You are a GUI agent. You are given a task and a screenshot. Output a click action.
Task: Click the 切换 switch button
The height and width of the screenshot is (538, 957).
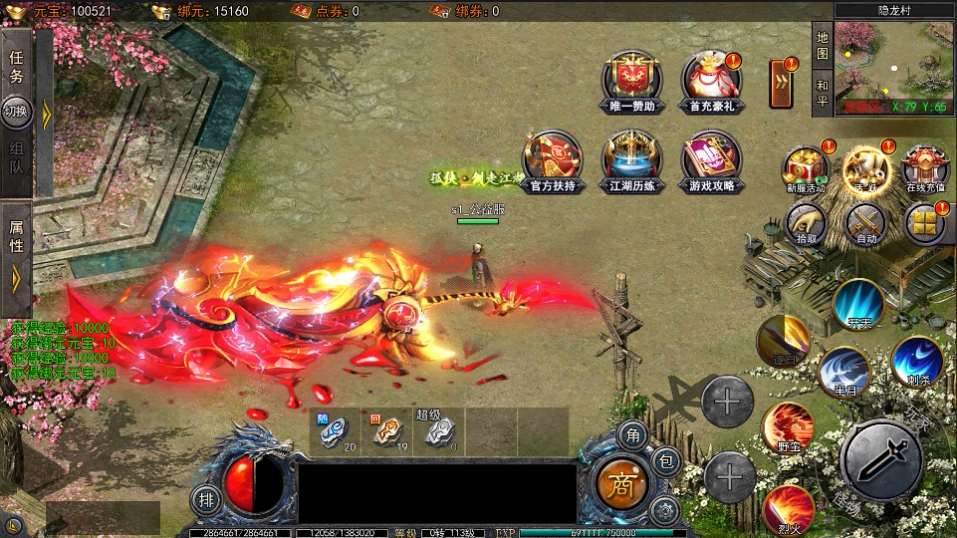pos(17,111)
